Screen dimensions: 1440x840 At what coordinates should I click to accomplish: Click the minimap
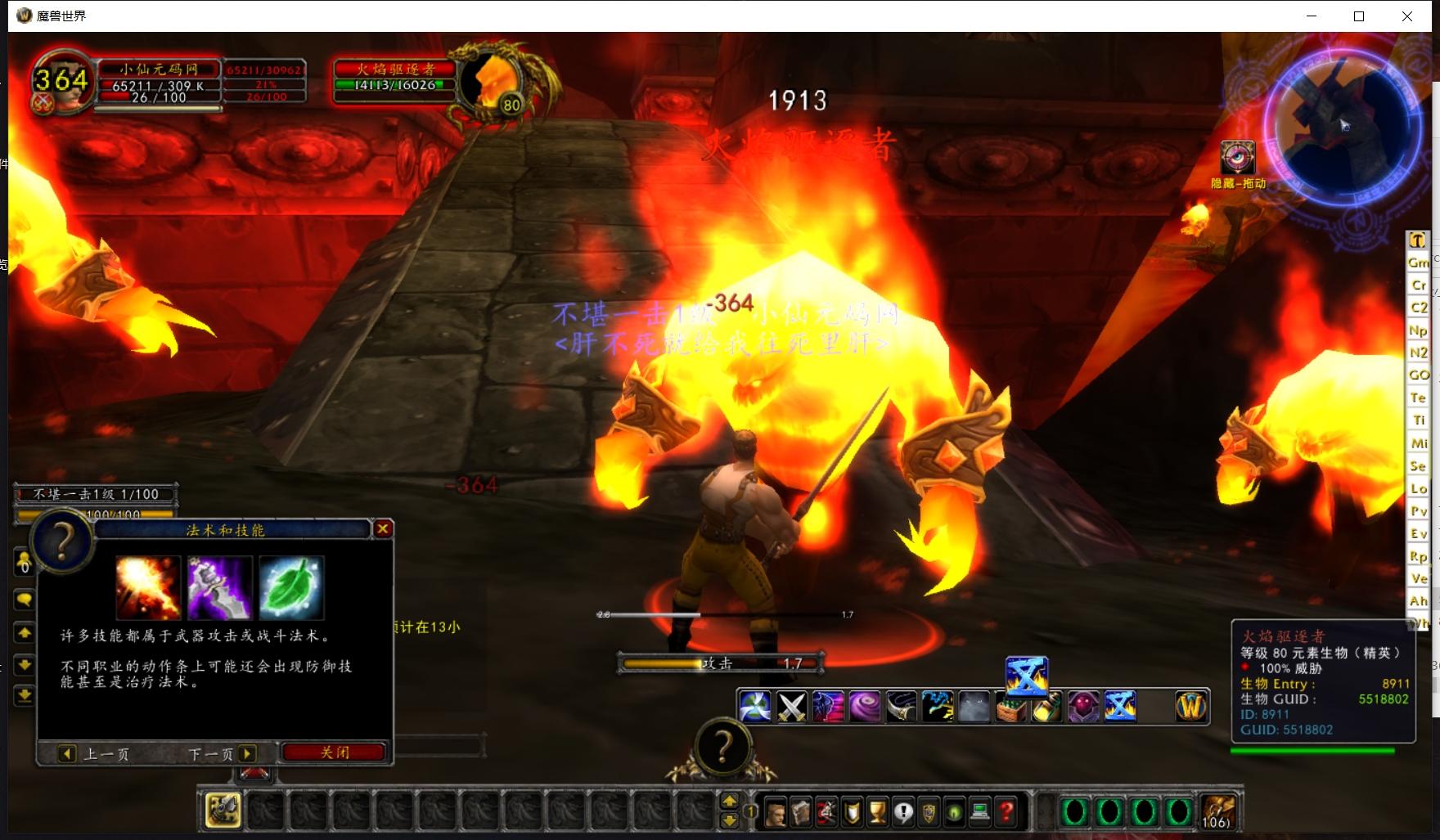pos(1342,123)
